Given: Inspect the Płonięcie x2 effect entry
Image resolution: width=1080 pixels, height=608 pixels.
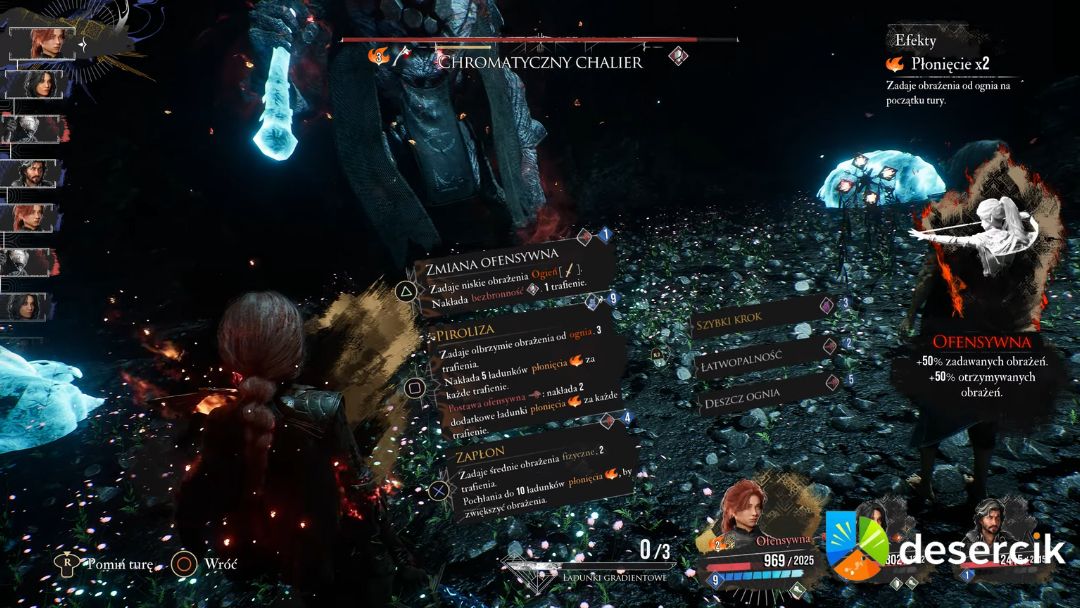Looking at the screenshot, I should click(x=937, y=63).
